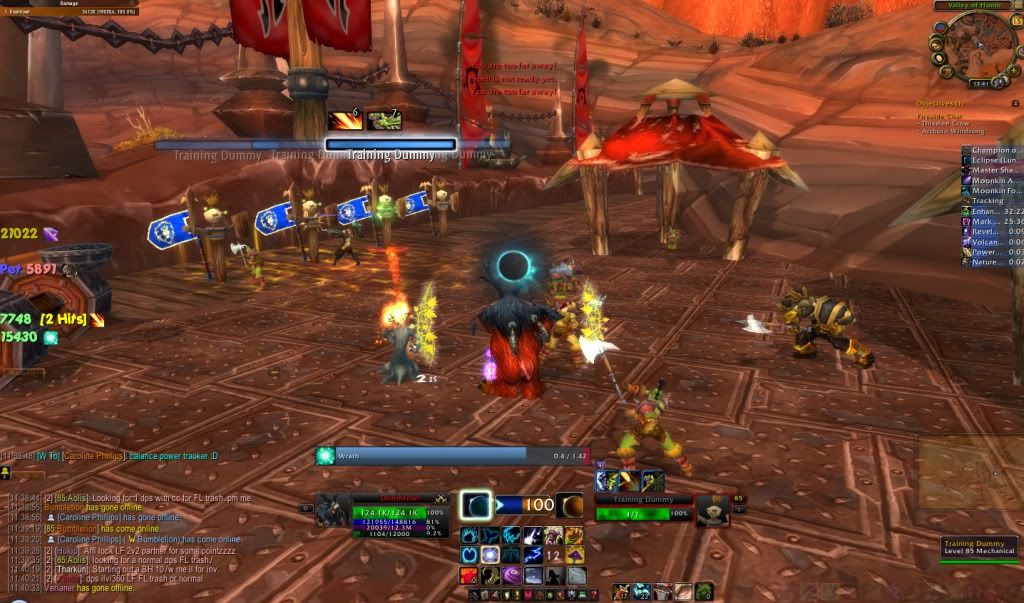Click the Valley of Honor minimap

tap(974, 46)
